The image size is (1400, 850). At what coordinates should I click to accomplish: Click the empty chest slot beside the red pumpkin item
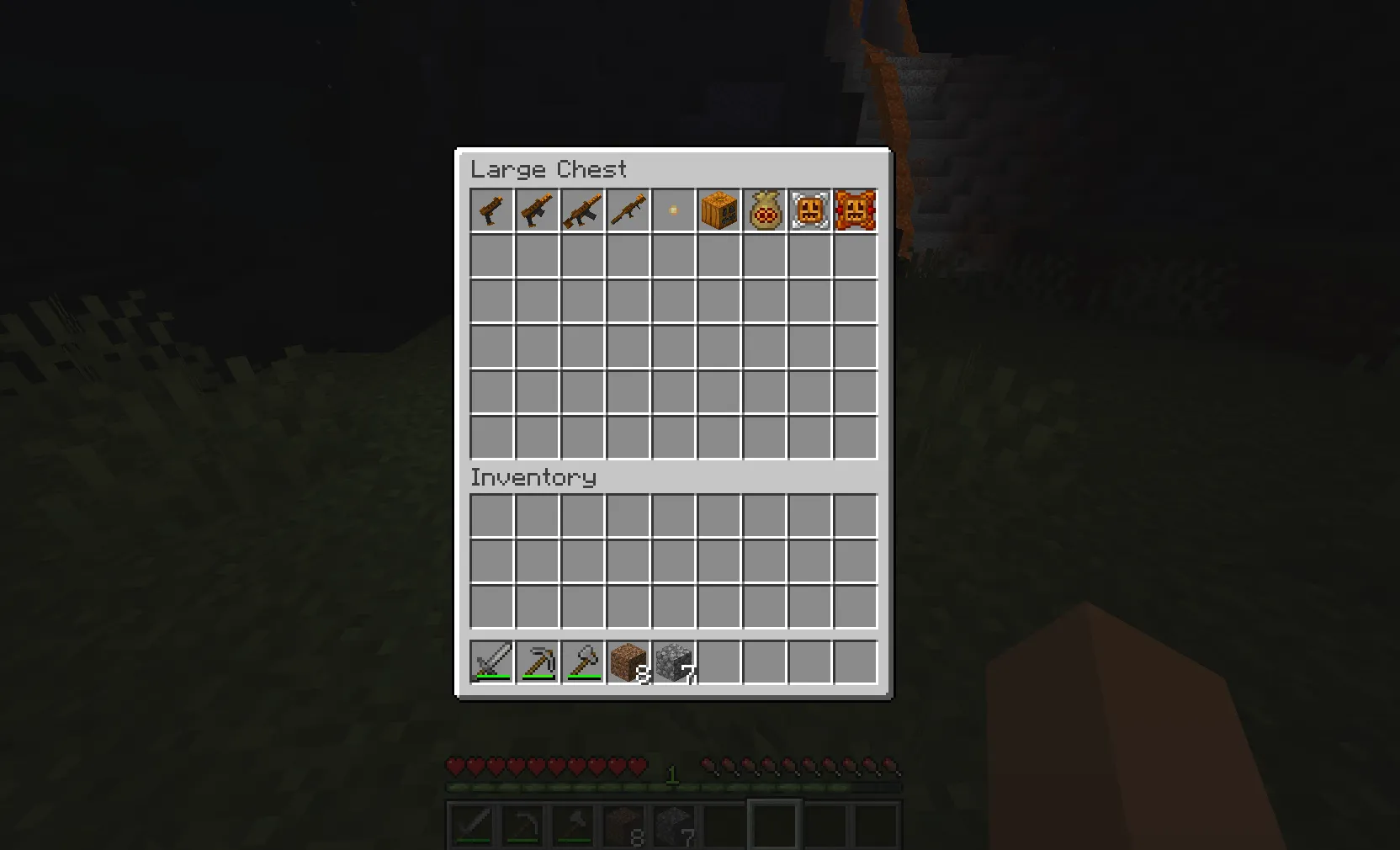point(855,256)
